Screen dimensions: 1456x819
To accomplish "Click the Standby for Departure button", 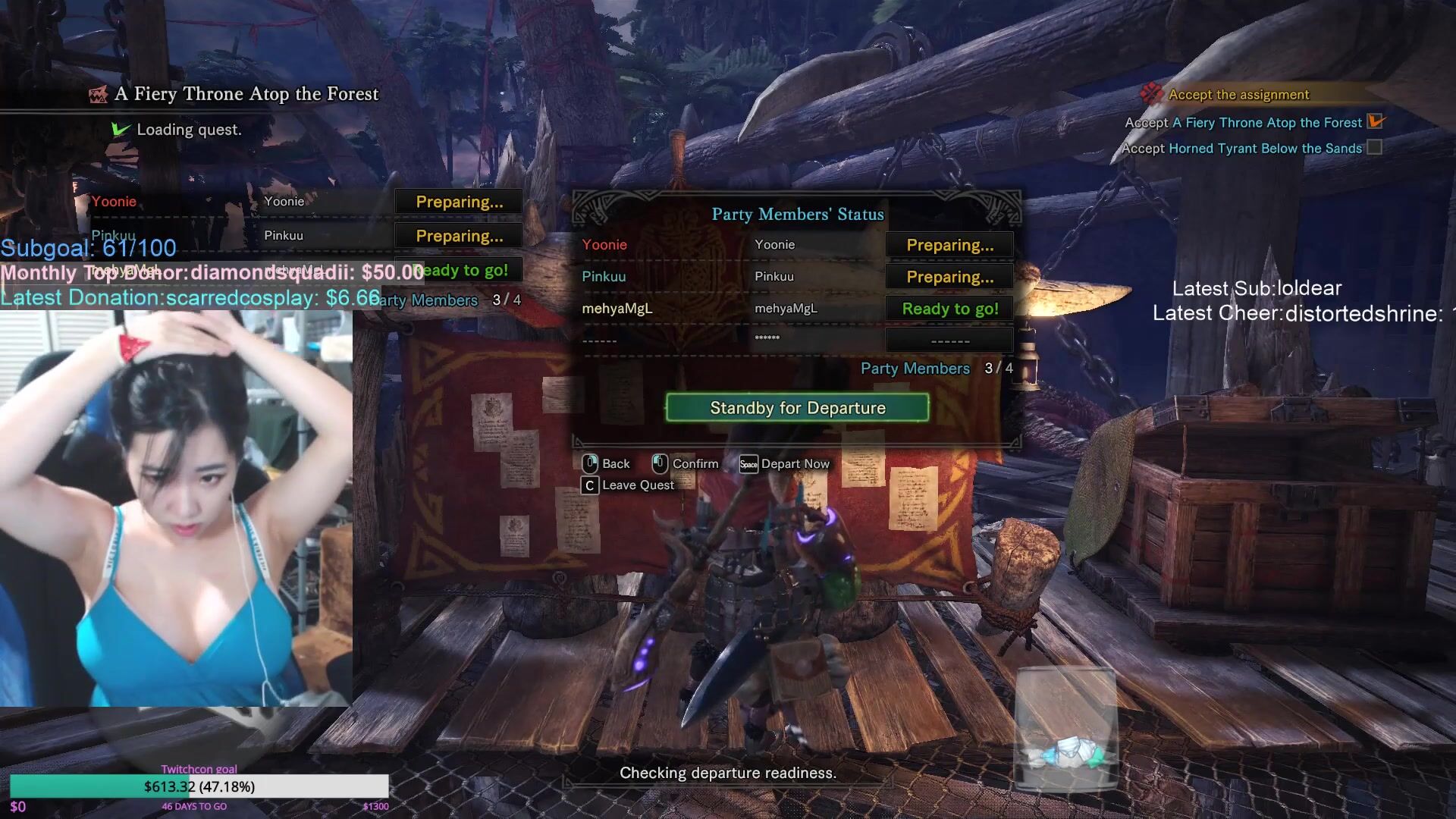I will pos(797,408).
